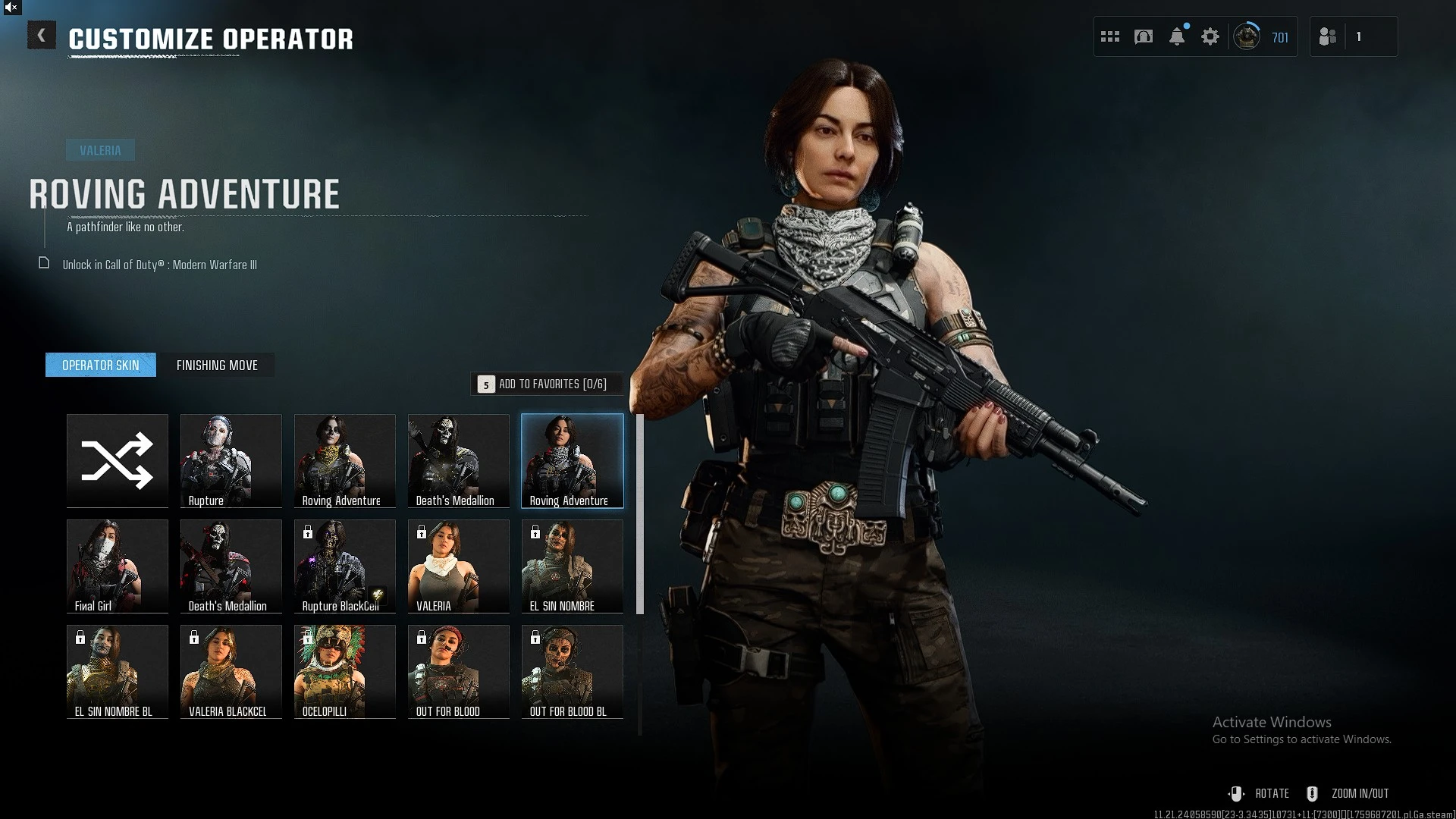Choose the shuffle random skin tile
The image size is (1456, 819).
coord(118,460)
